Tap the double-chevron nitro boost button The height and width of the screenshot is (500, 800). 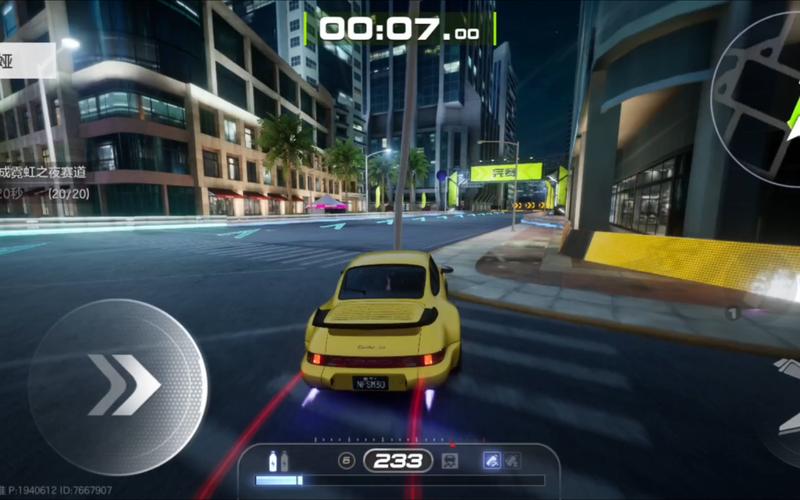pos(118,386)
